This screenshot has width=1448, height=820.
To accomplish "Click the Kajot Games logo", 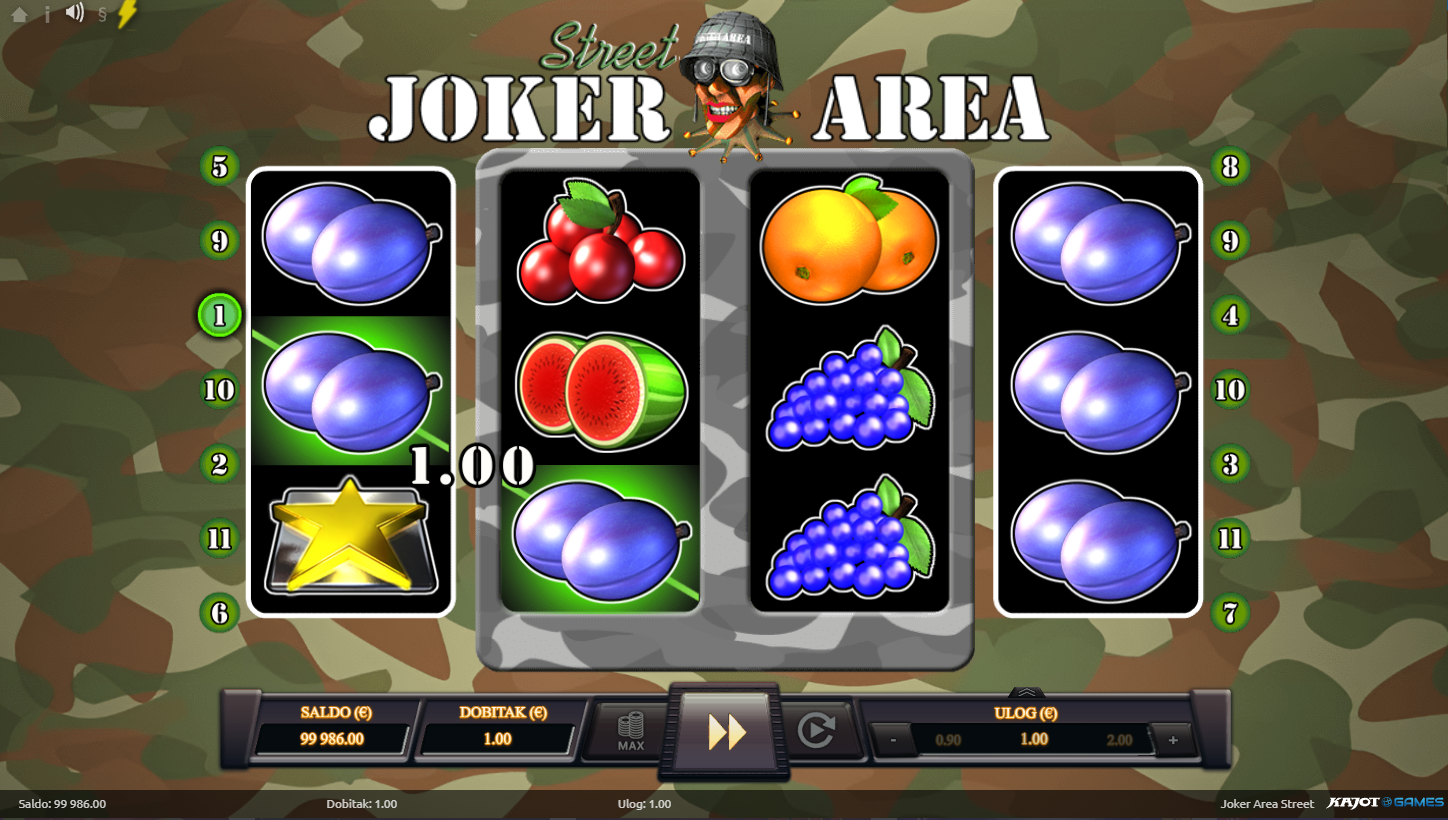I will tap(1385, 803).
